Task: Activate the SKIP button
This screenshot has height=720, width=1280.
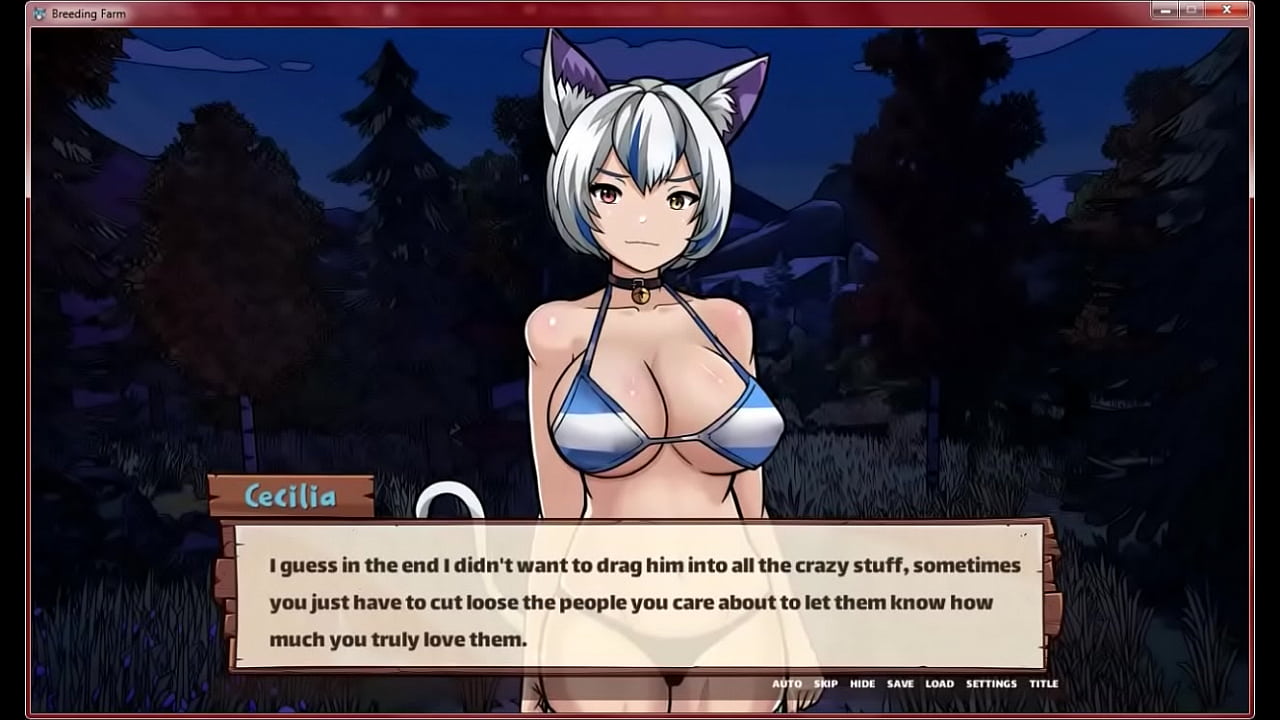Action: point(825,684)
